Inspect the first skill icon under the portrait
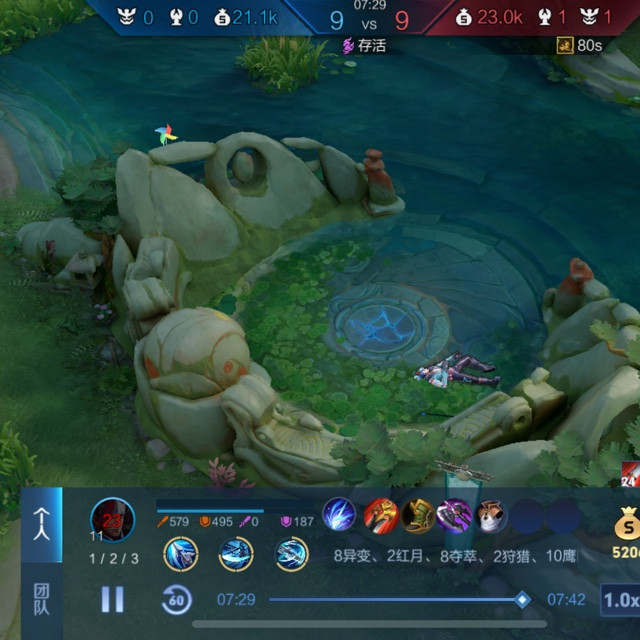Viewport: 640px width, 640px height. coord(181,554)
